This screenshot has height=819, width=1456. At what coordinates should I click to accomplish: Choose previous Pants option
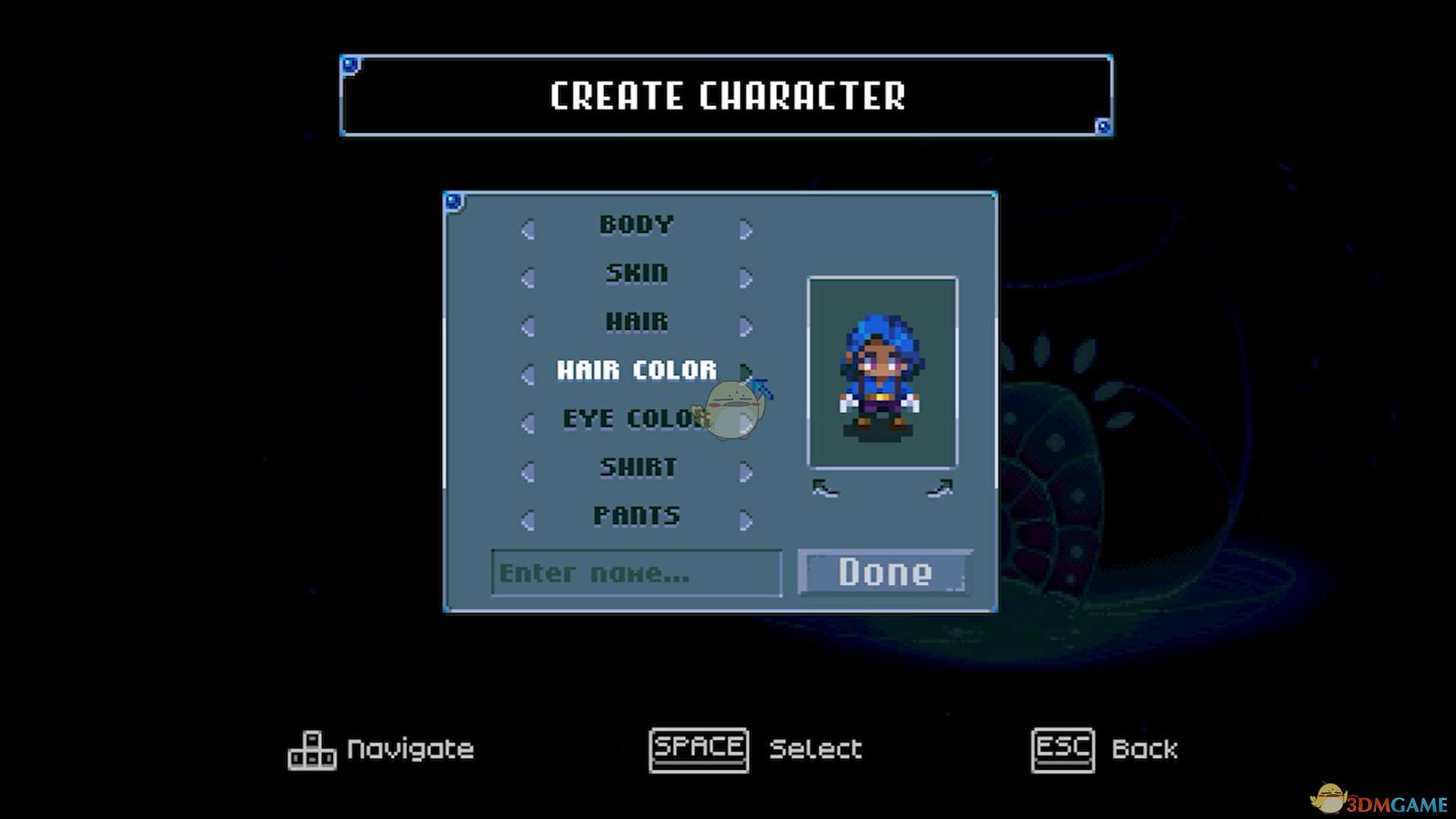point(528,520)
